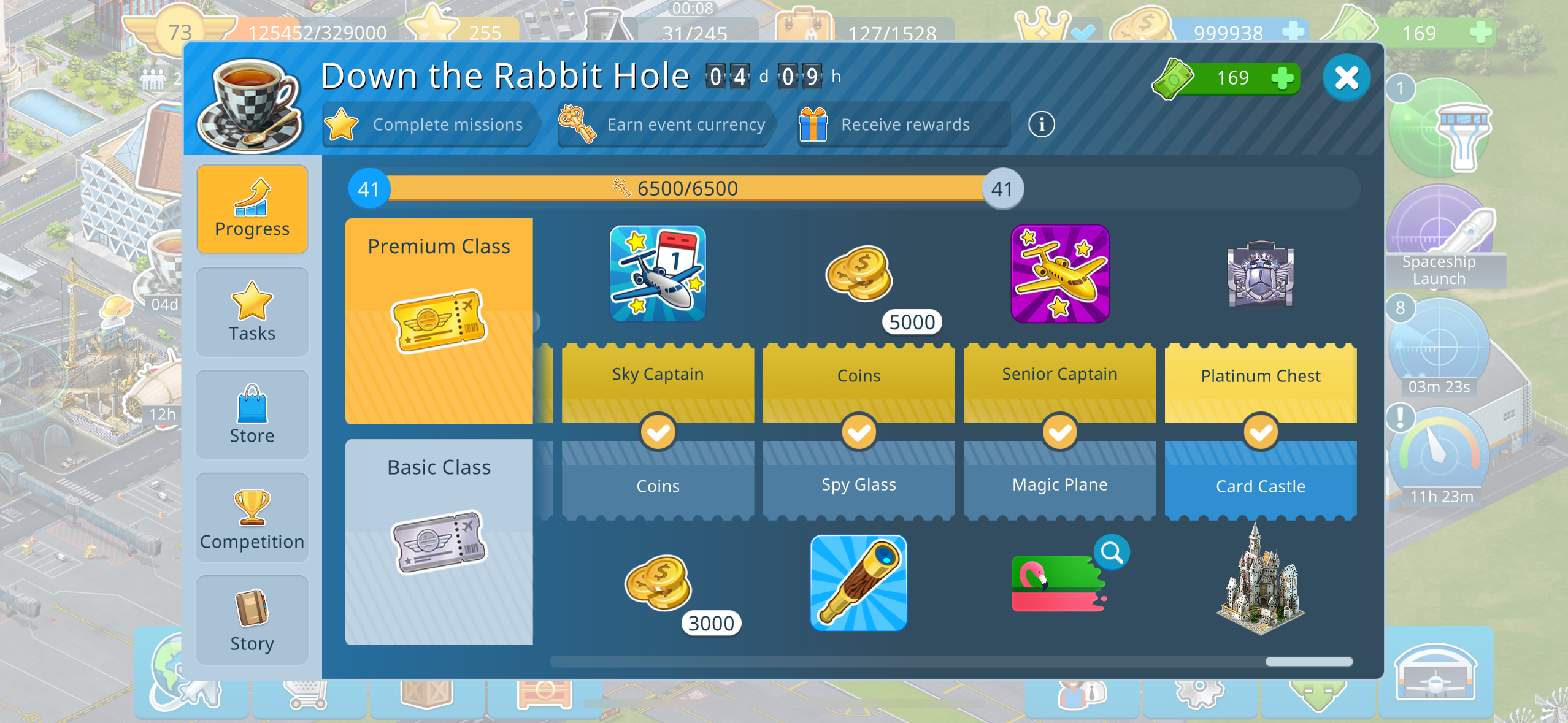Tap the 3000 Coins basic reward
The height and width of the screenshot is (723, 1568).
[658, 583]
